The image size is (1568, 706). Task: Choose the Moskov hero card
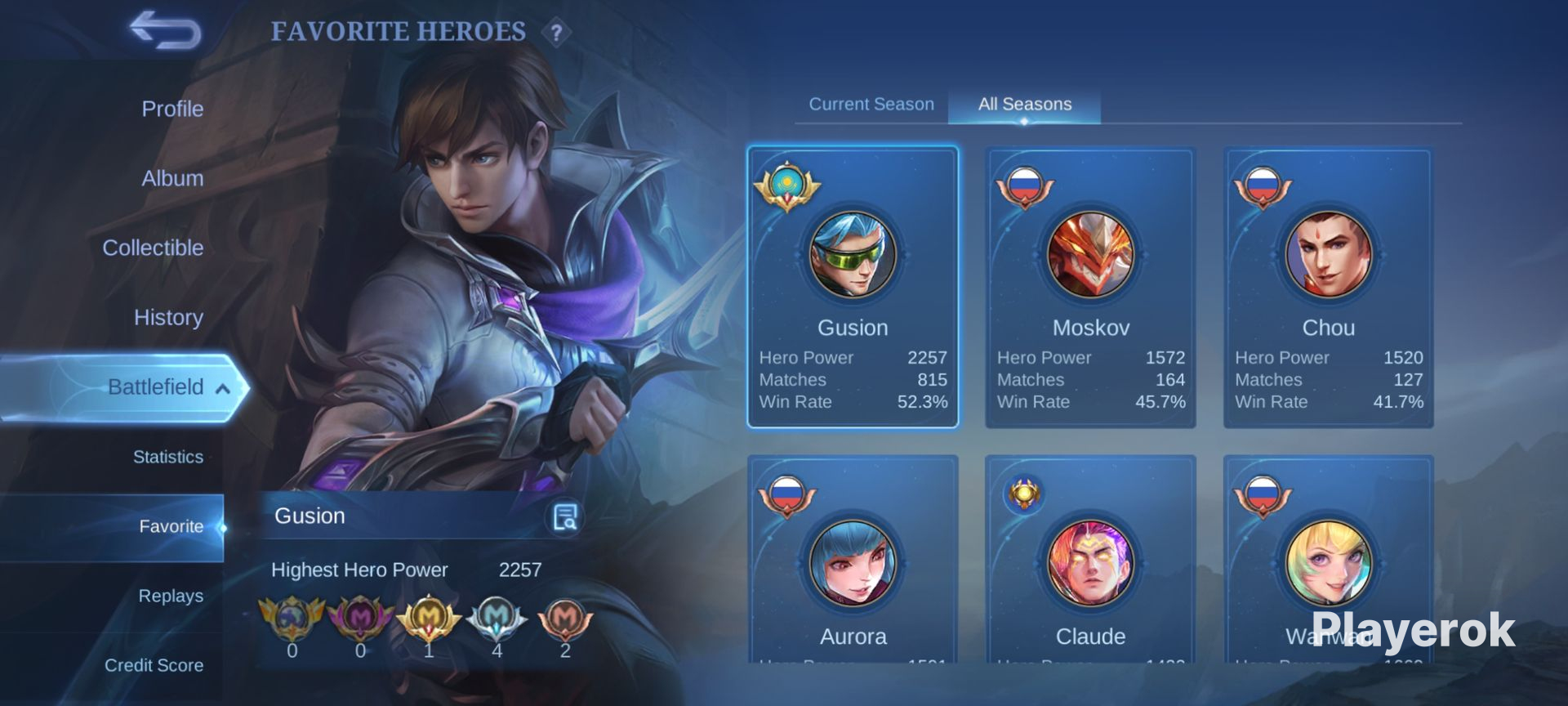tap(1090, 287)
